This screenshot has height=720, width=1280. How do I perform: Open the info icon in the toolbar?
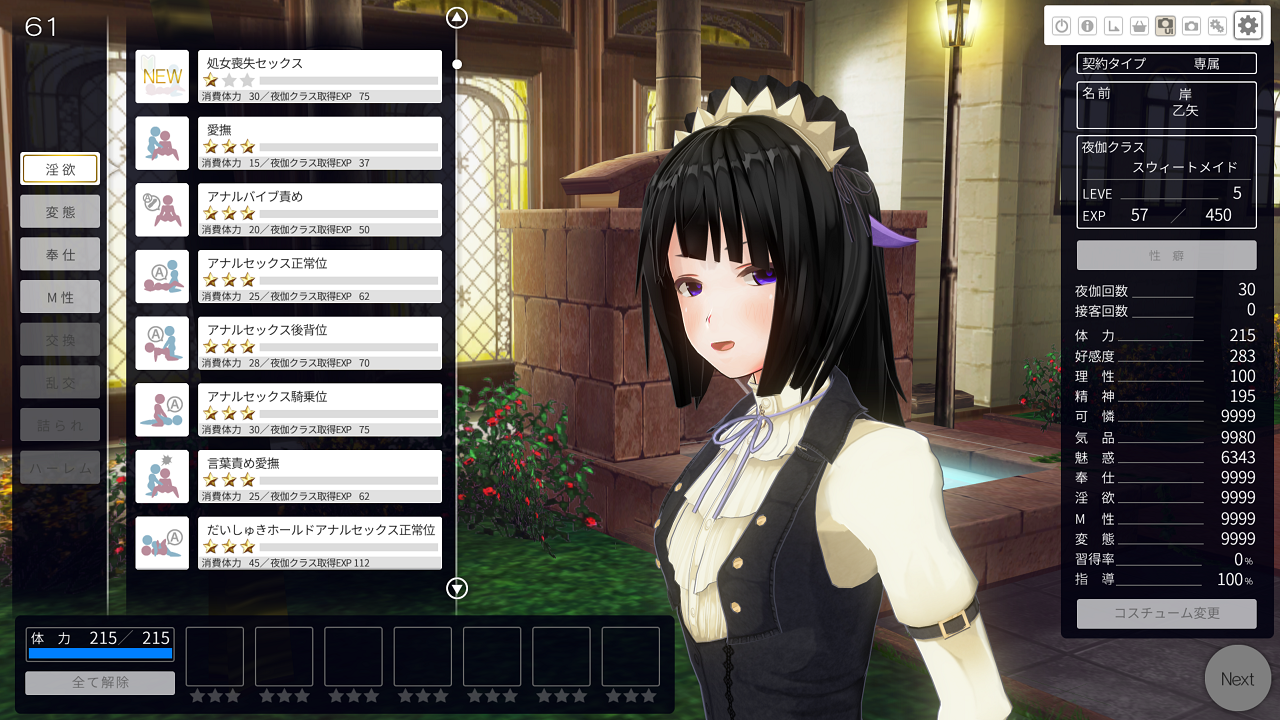click(1087, 27)
